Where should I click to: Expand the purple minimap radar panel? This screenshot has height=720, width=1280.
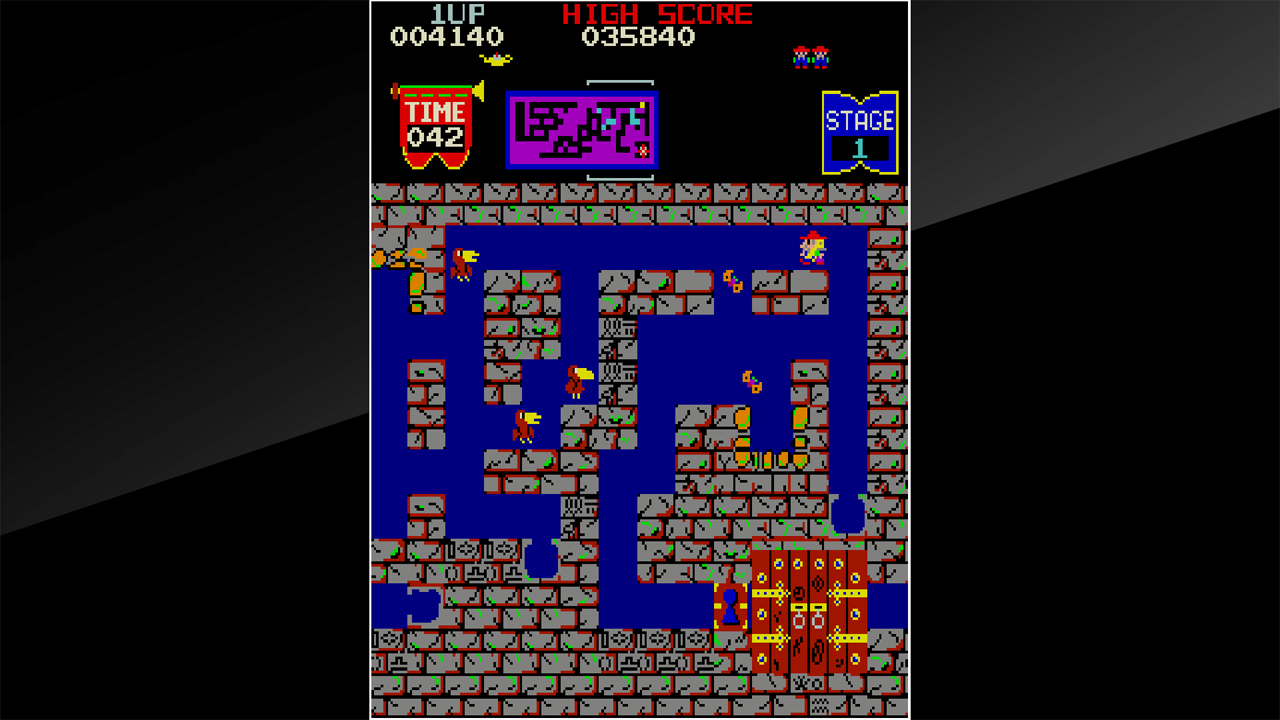[x=581, y=129]
